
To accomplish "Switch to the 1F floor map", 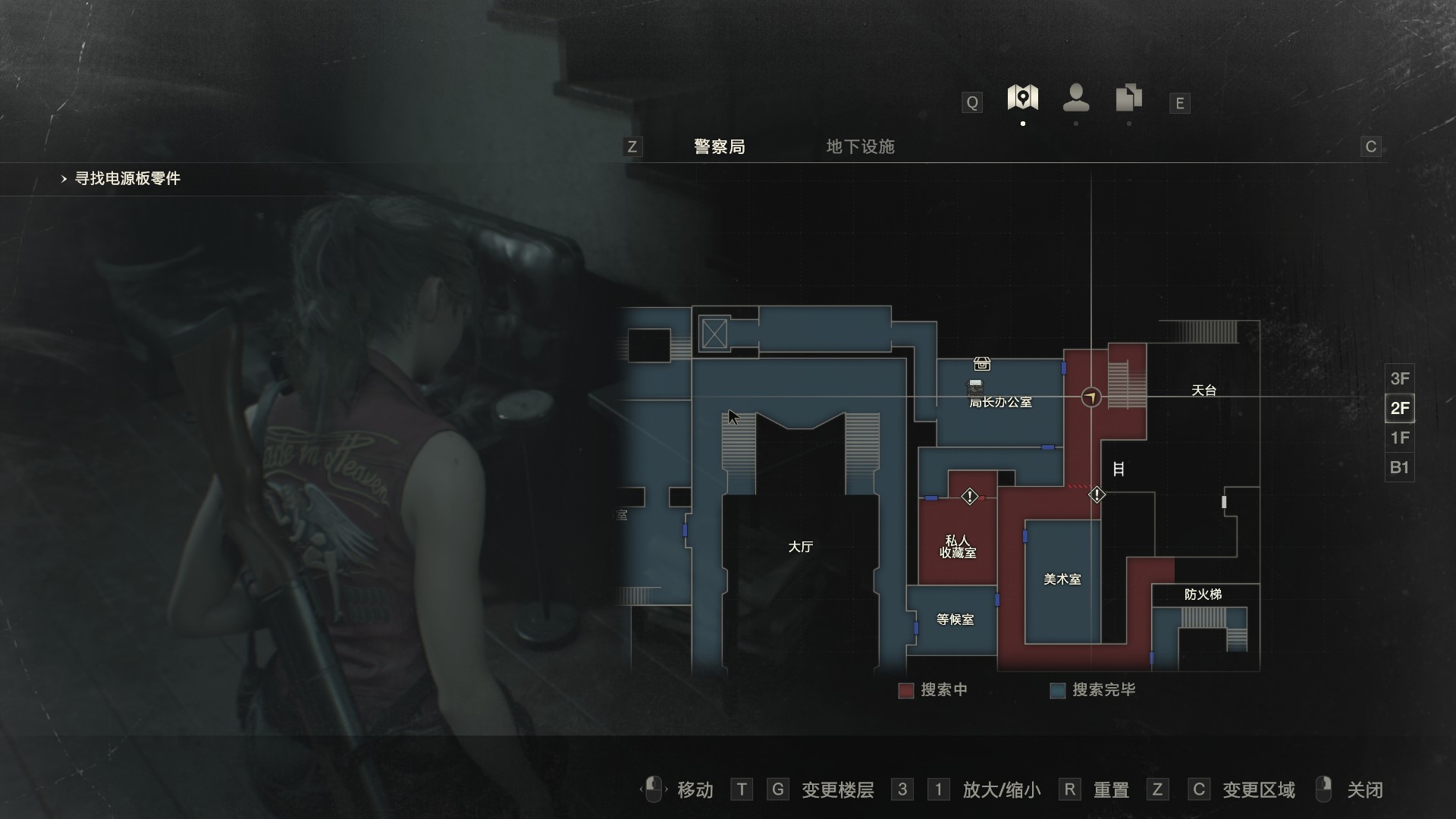I will 1399,438.
